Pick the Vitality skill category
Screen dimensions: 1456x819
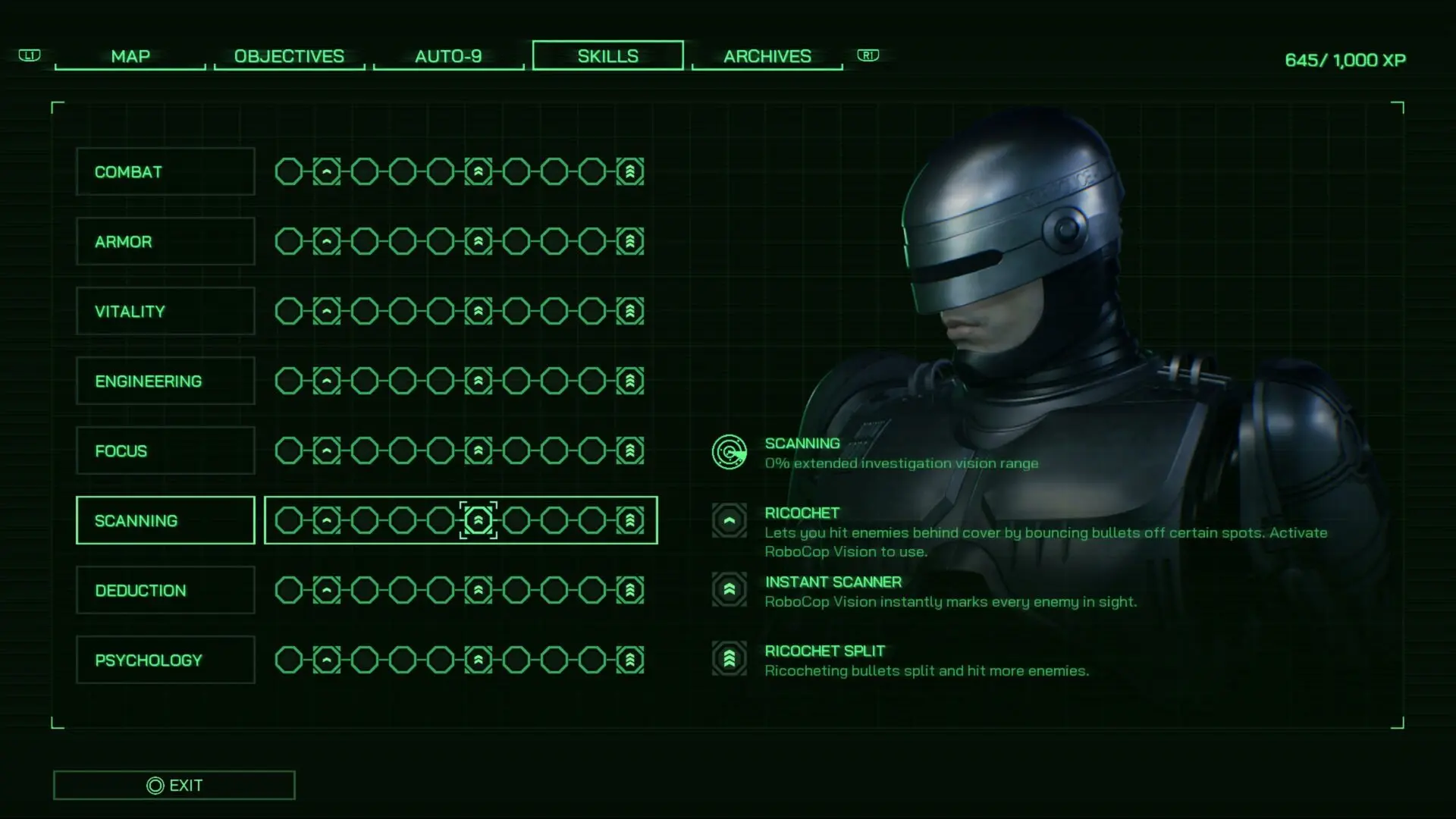(x=165, y=312)
